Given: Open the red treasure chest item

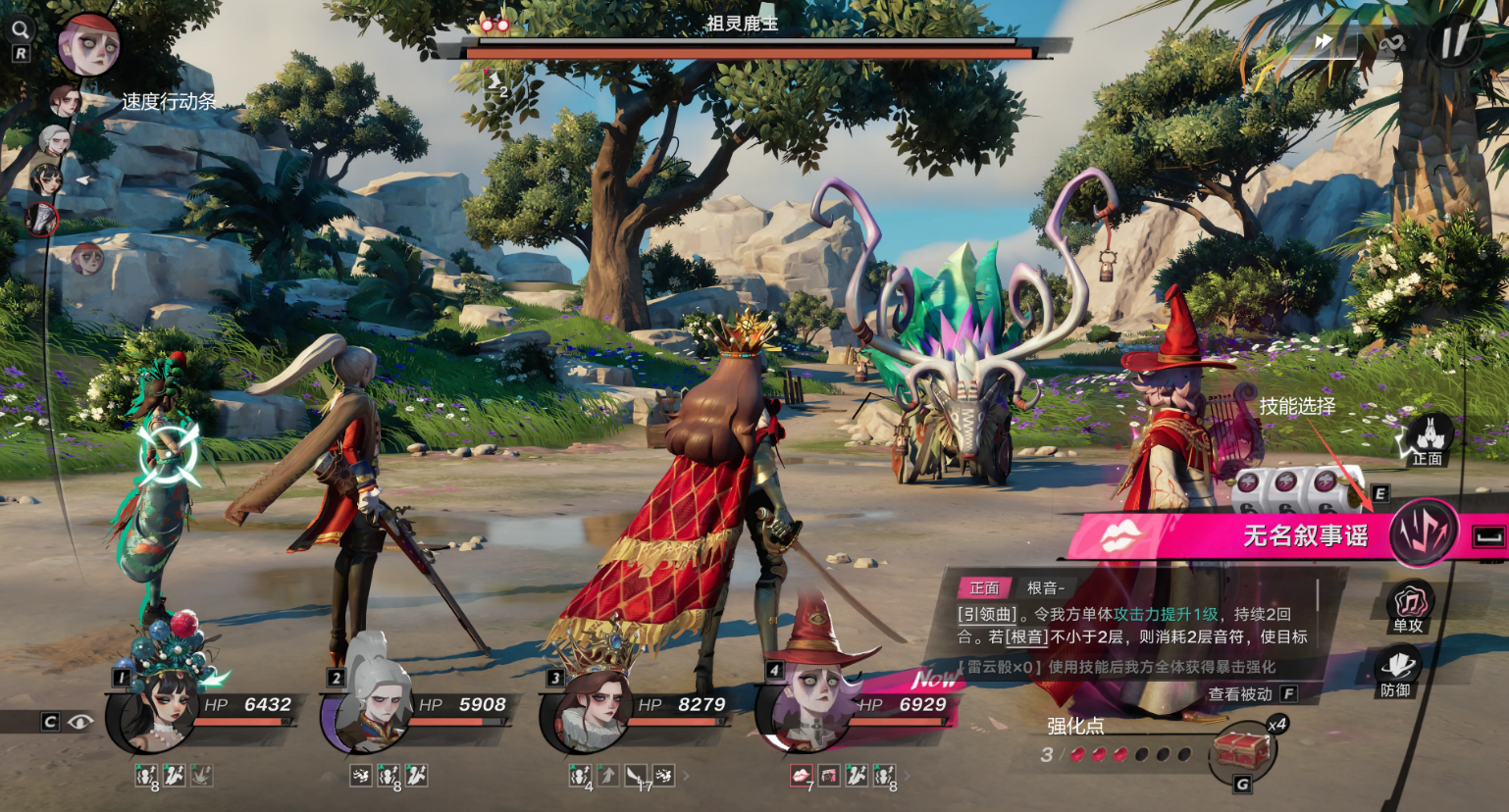Looking at the screenshot, I should (x=1243, y=751).
